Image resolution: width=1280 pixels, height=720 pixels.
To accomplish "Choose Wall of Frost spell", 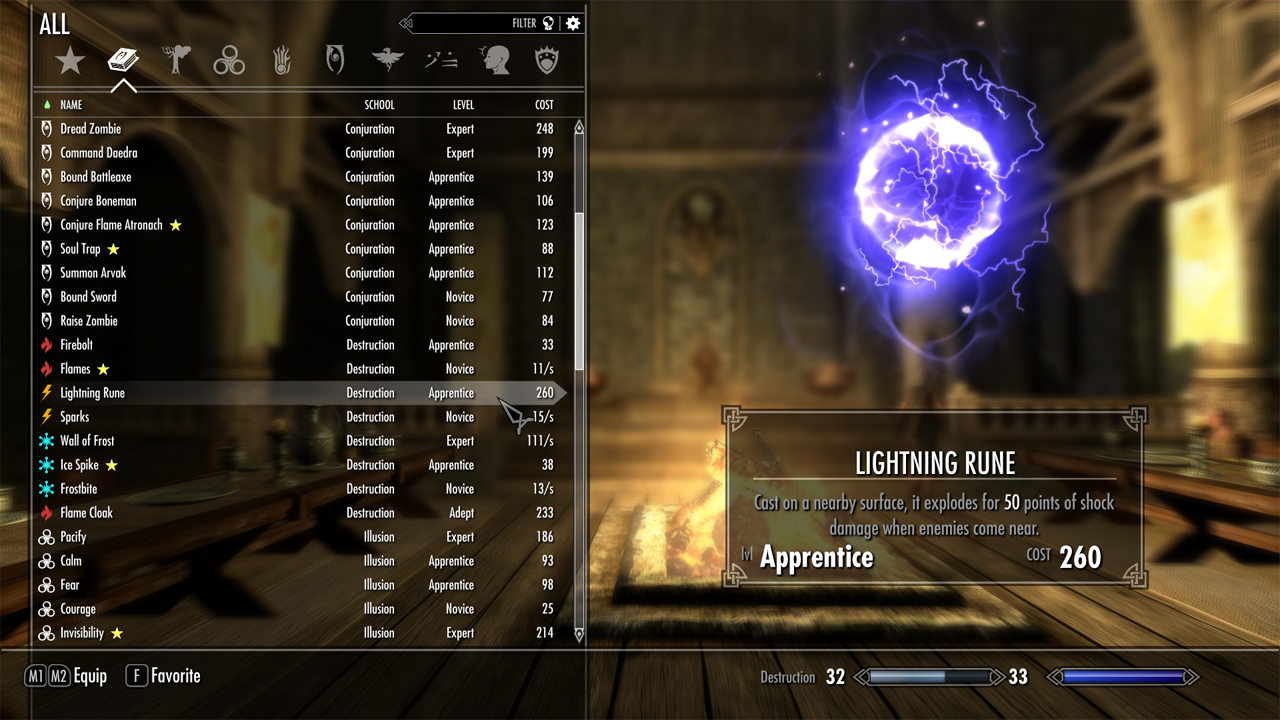I will coord(87,441).
